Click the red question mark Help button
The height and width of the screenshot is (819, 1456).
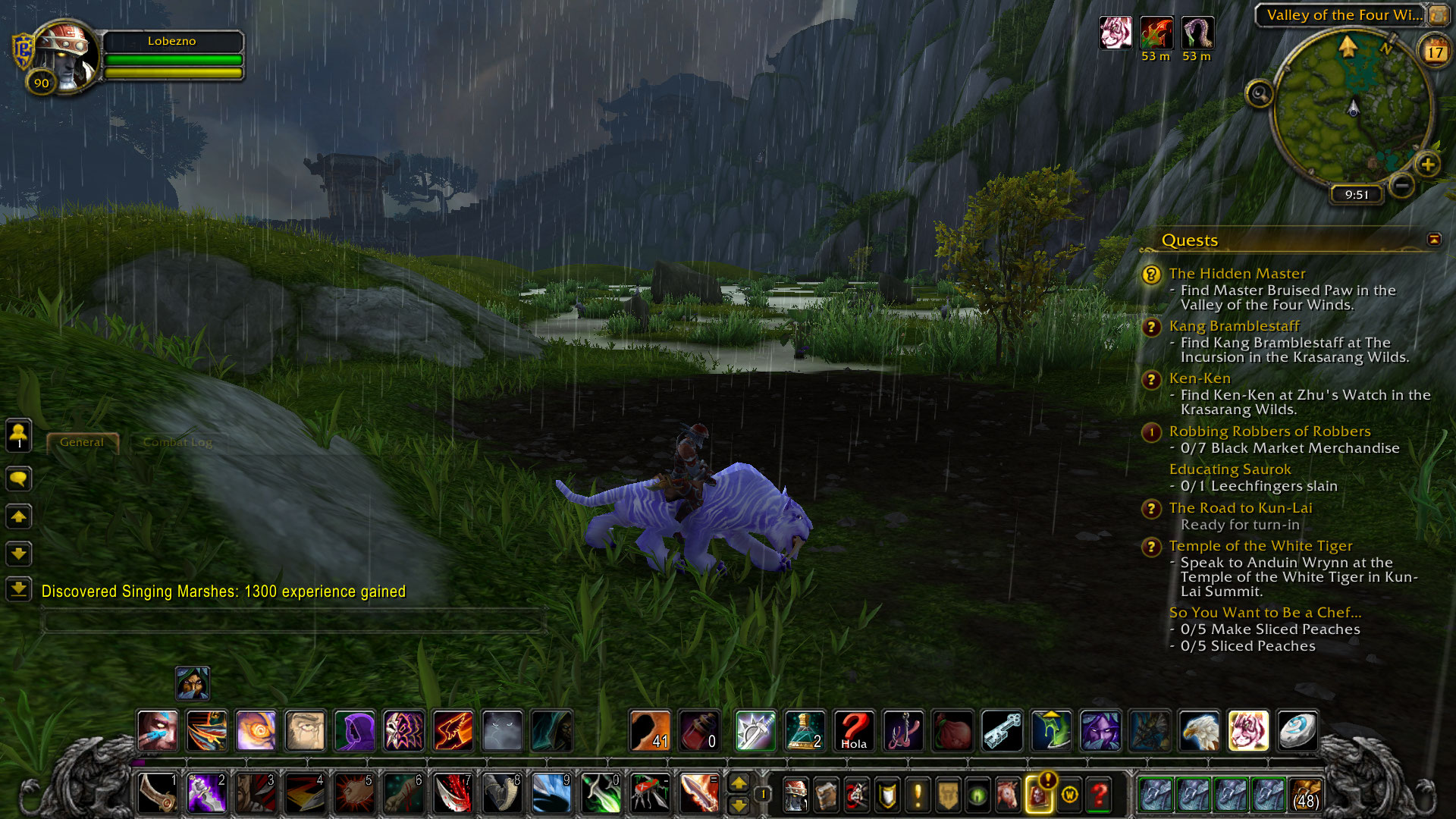point(1100,795)
